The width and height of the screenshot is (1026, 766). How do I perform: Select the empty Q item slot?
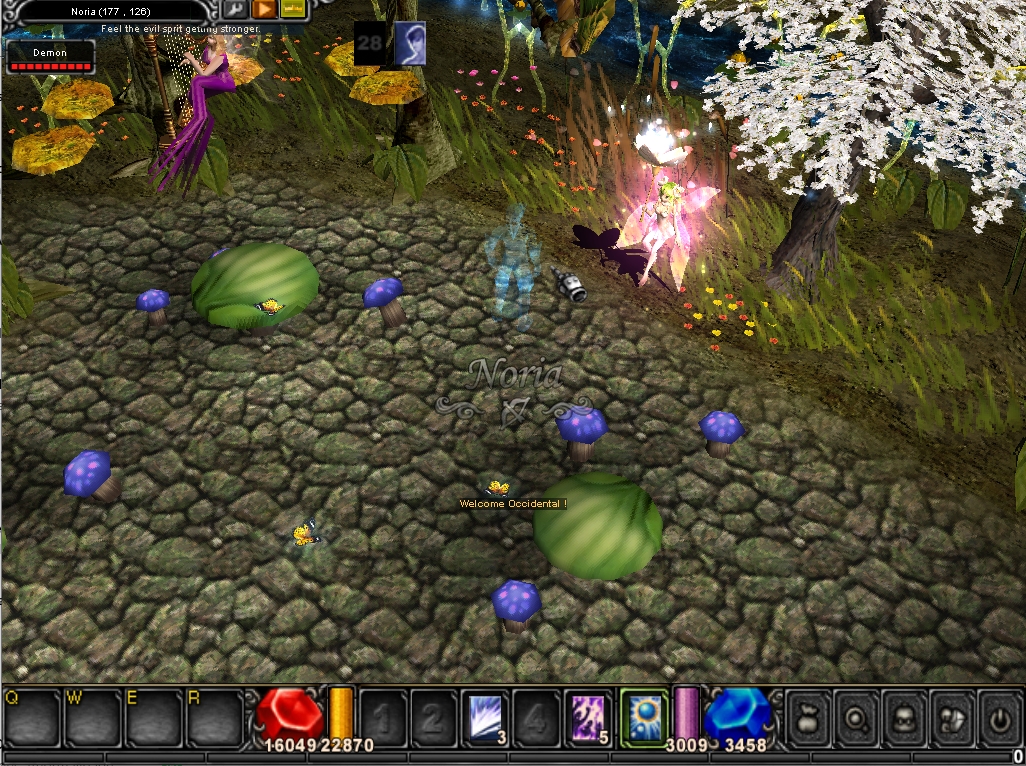pos(32,716)
